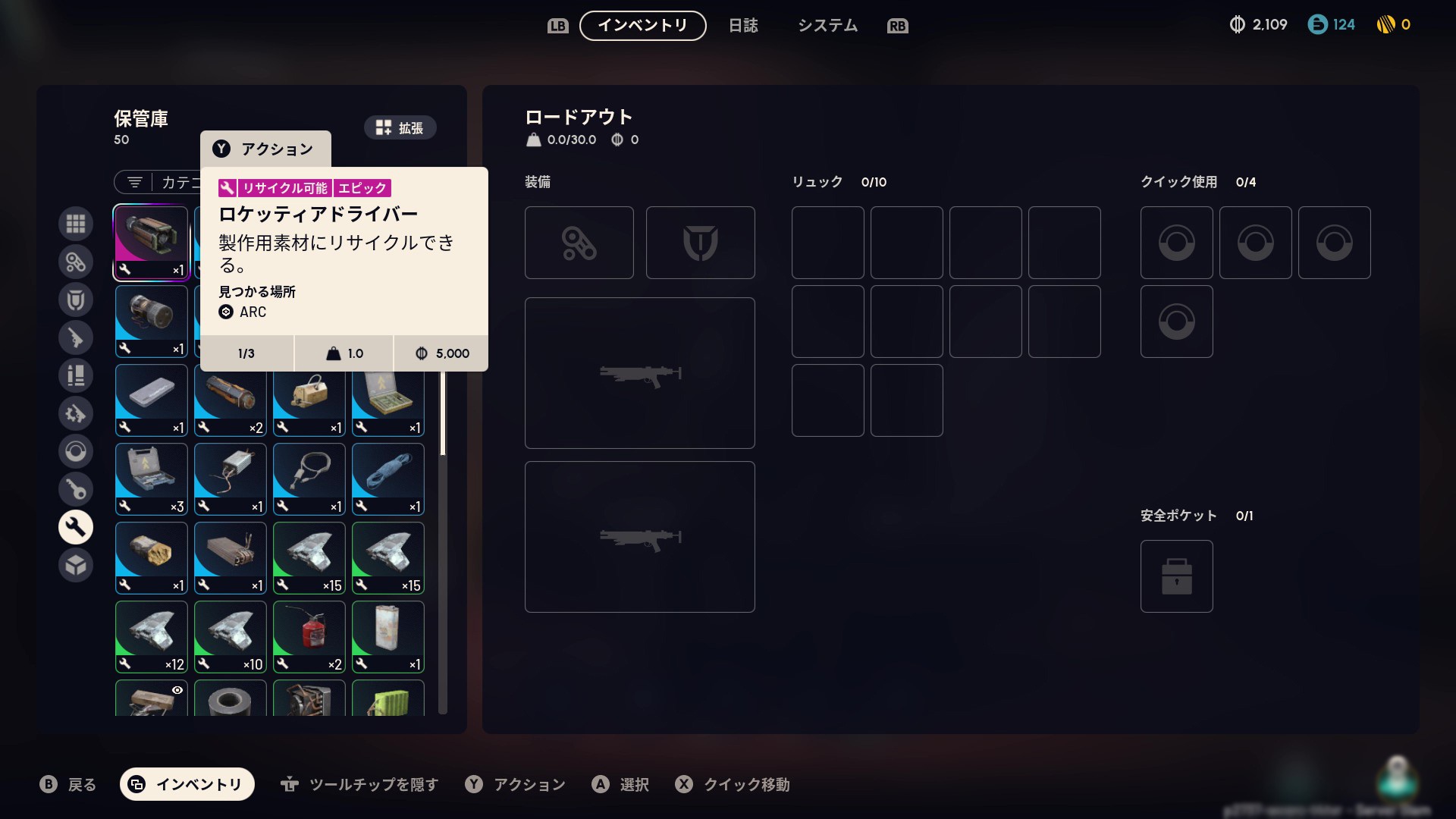Click the filter funnel icon above the inventory grid

(135, 182)
